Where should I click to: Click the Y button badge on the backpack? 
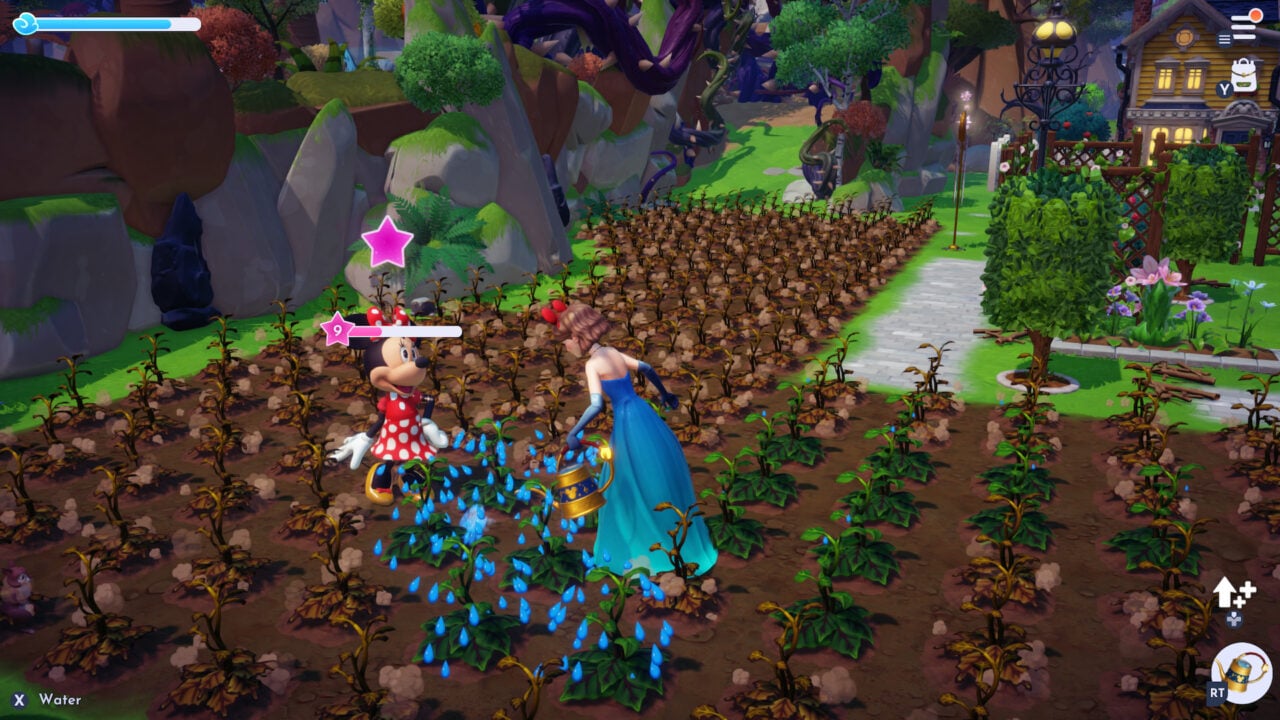1224,88
